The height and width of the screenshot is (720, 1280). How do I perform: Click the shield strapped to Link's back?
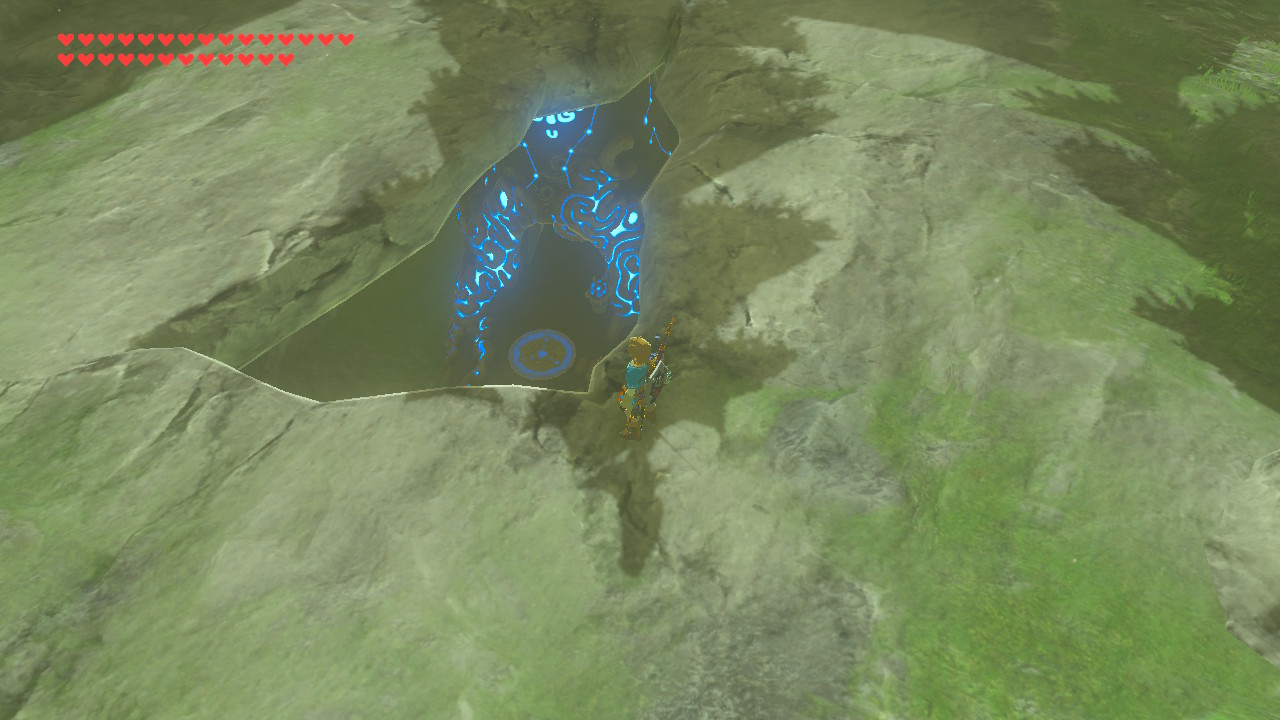point(660,375)
